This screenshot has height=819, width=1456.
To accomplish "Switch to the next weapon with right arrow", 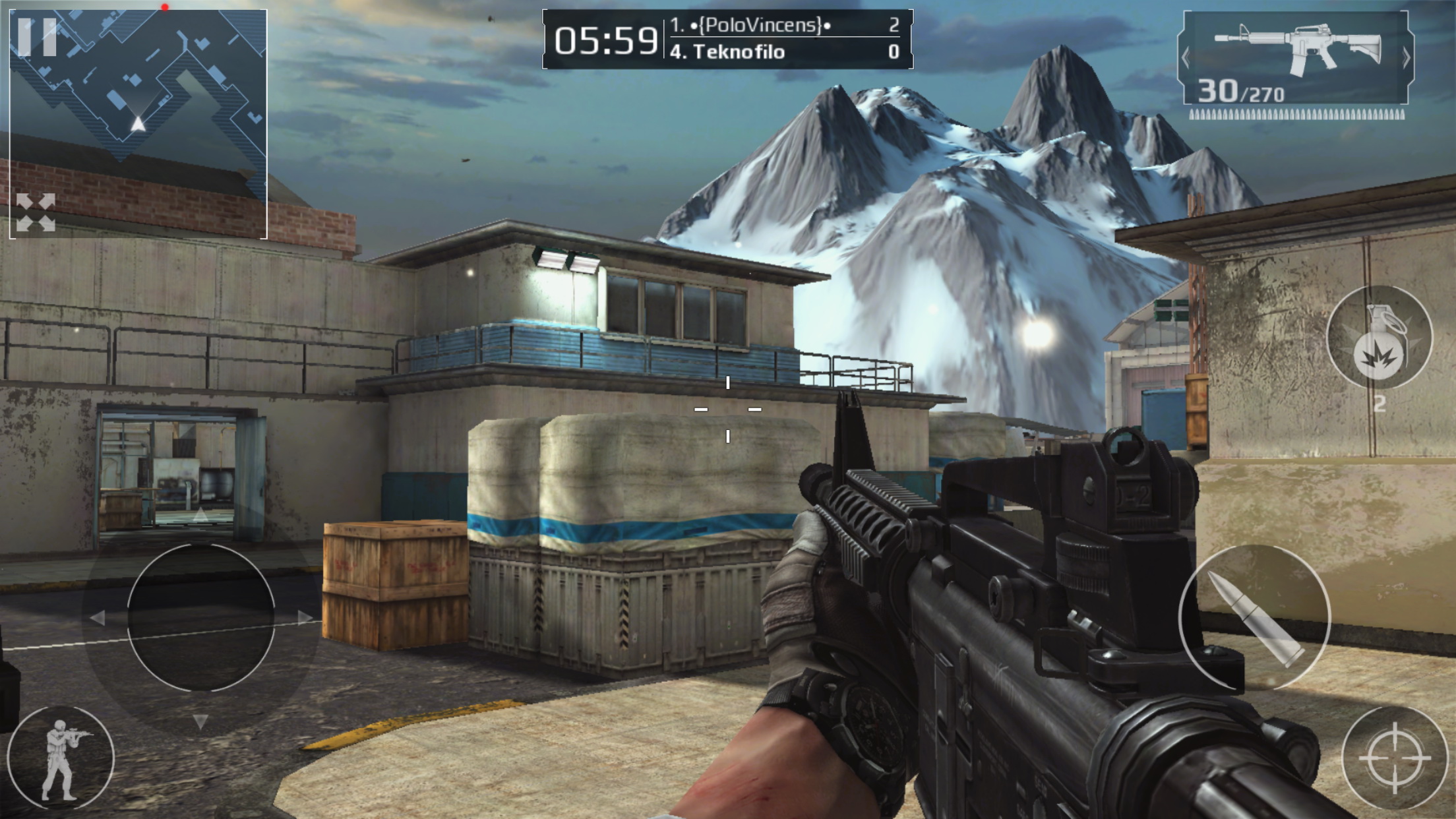I will pos(1406,58).
